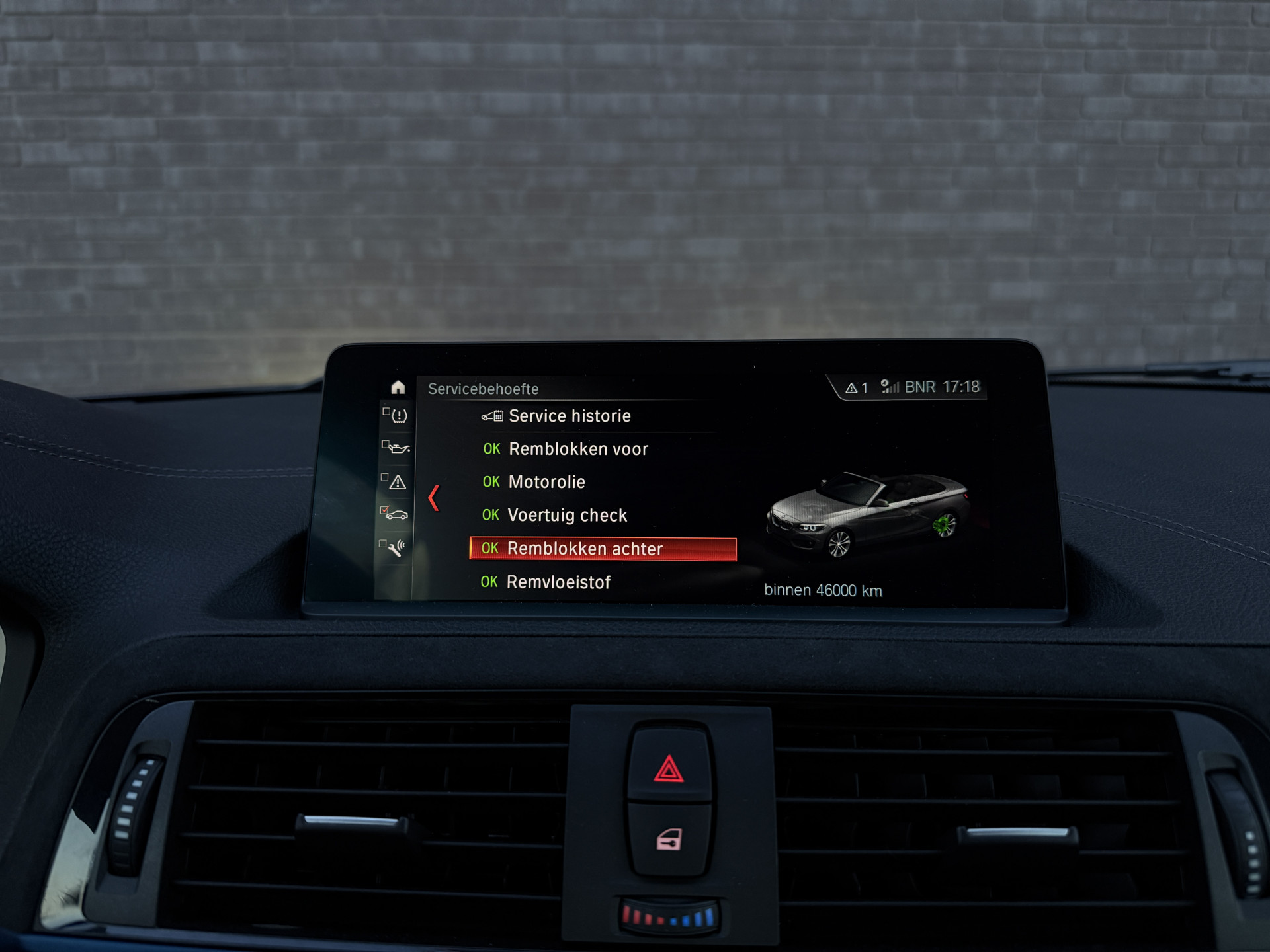The image size is (1270, 952).
Task: Select Remblokken voor in the service list
Action: coord(577,449)
